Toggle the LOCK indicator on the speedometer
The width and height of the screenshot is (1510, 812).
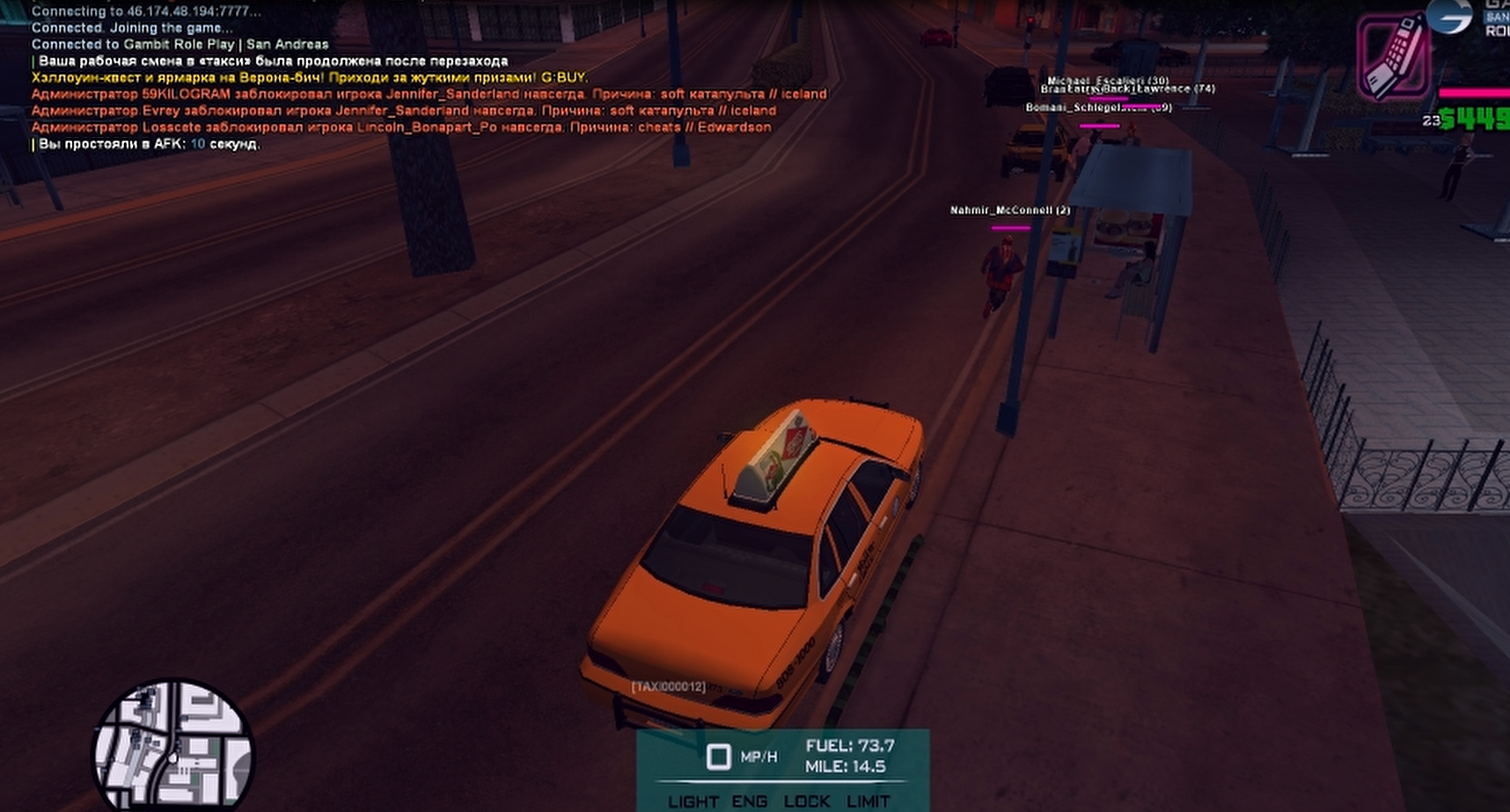806,801
